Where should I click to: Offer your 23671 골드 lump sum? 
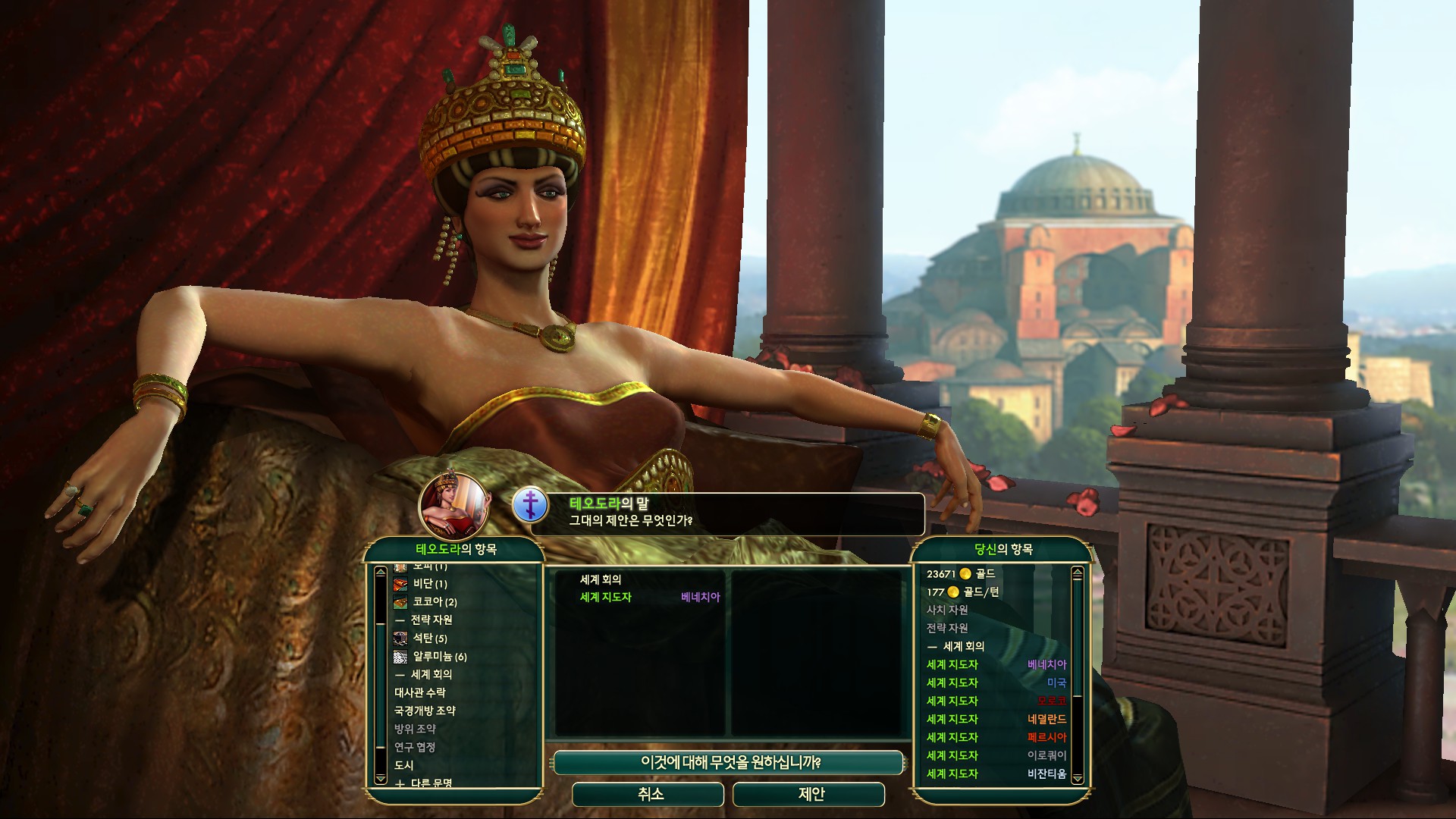tap(960, 574)
